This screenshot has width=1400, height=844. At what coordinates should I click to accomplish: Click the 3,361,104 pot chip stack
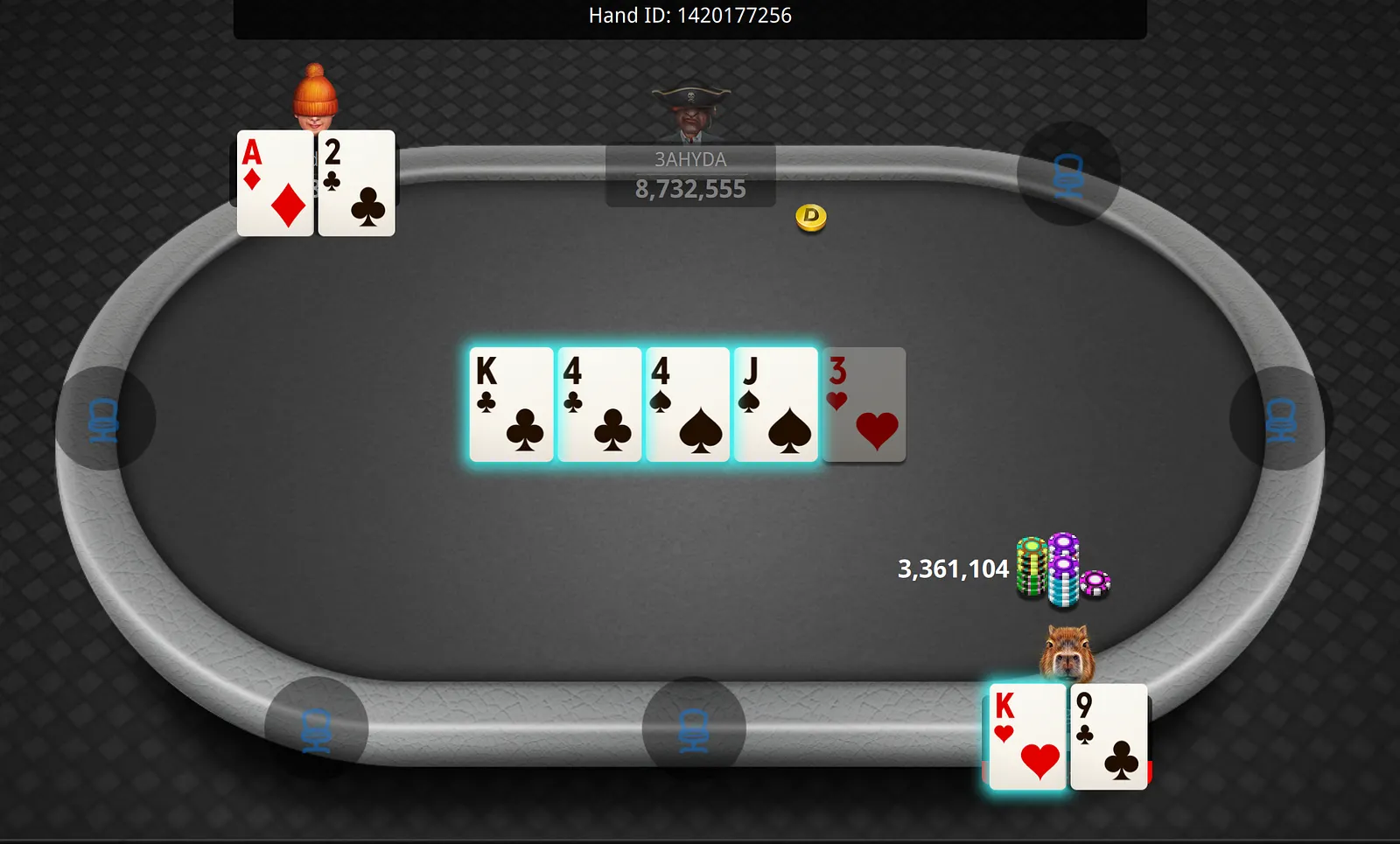(1060, 570)
